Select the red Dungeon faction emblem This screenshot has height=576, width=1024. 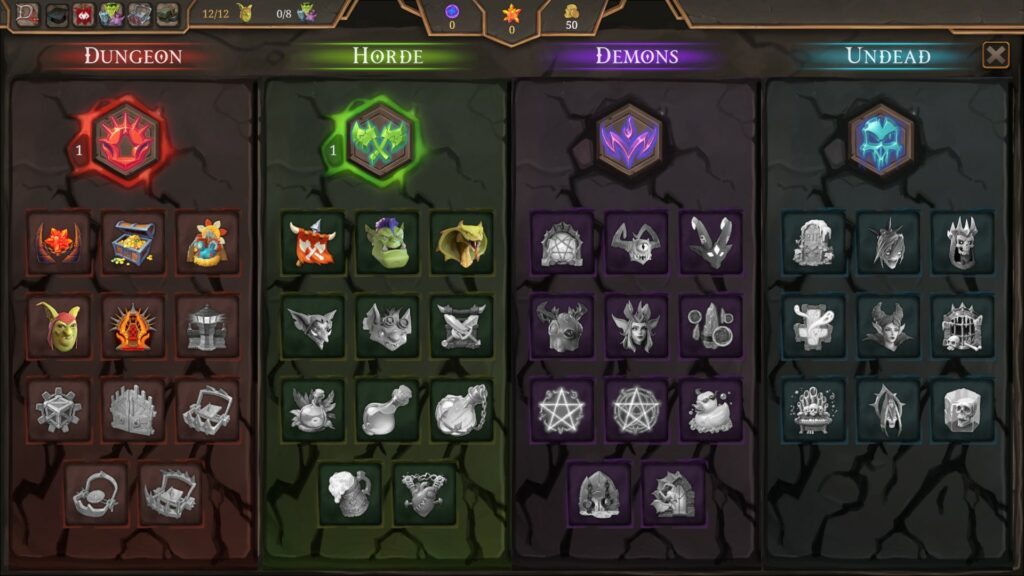pyautogui.click(x=128, y=140)
